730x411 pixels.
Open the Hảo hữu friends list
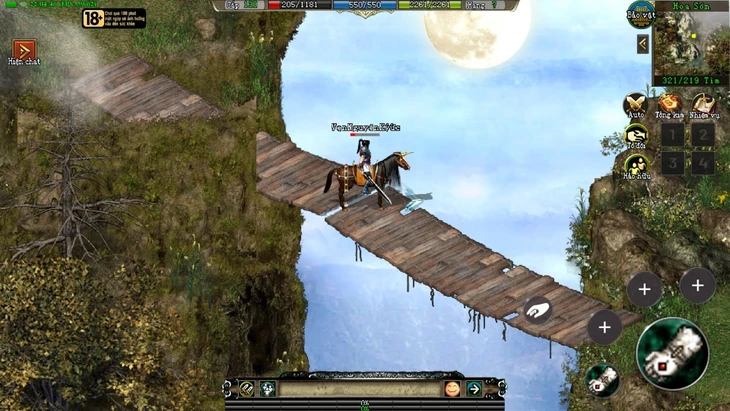pyautogui.click(x=635, y=167)
